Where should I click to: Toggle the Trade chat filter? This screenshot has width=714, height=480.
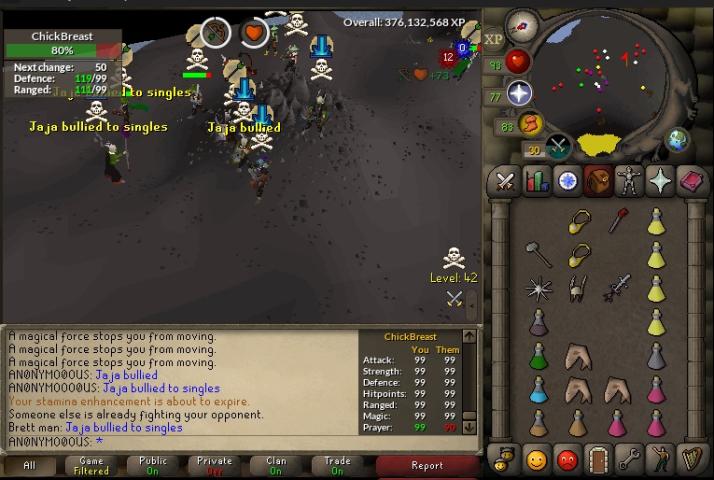coord(337,465)
